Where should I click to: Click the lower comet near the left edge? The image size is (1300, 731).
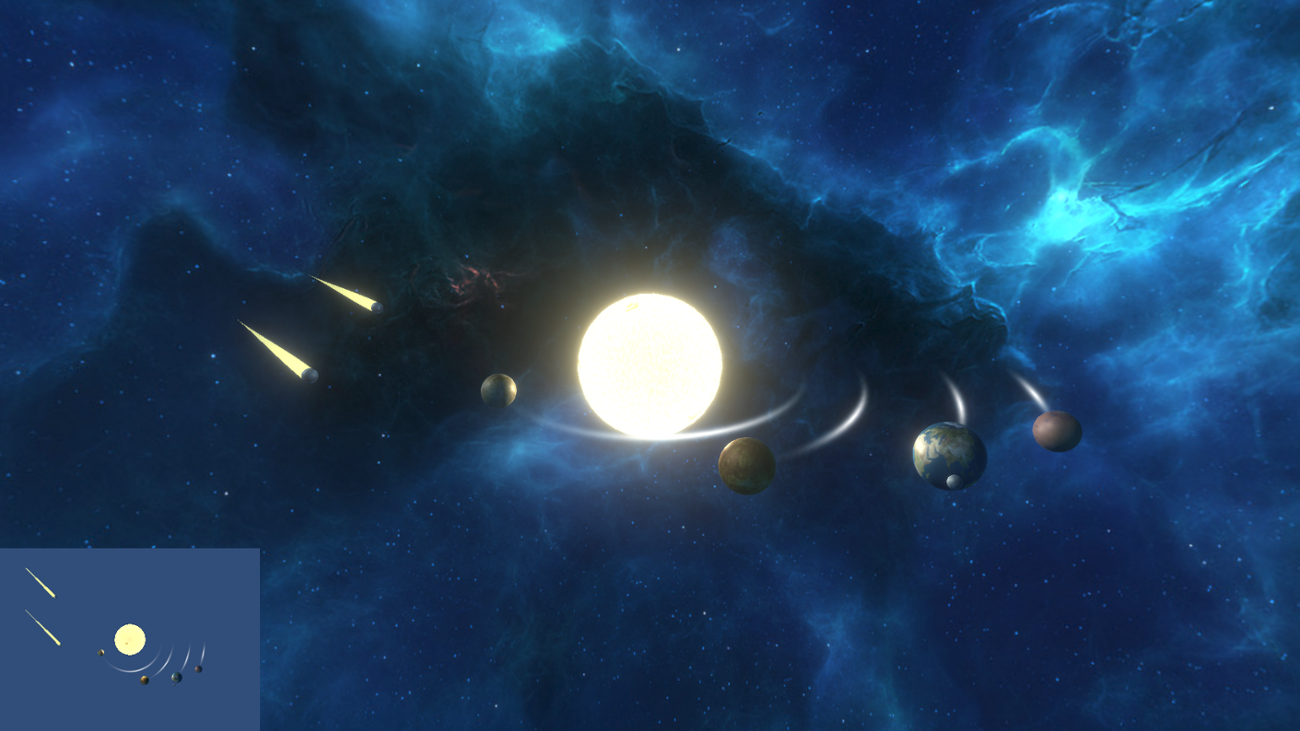pyautogui.click(x=307, y=375)
